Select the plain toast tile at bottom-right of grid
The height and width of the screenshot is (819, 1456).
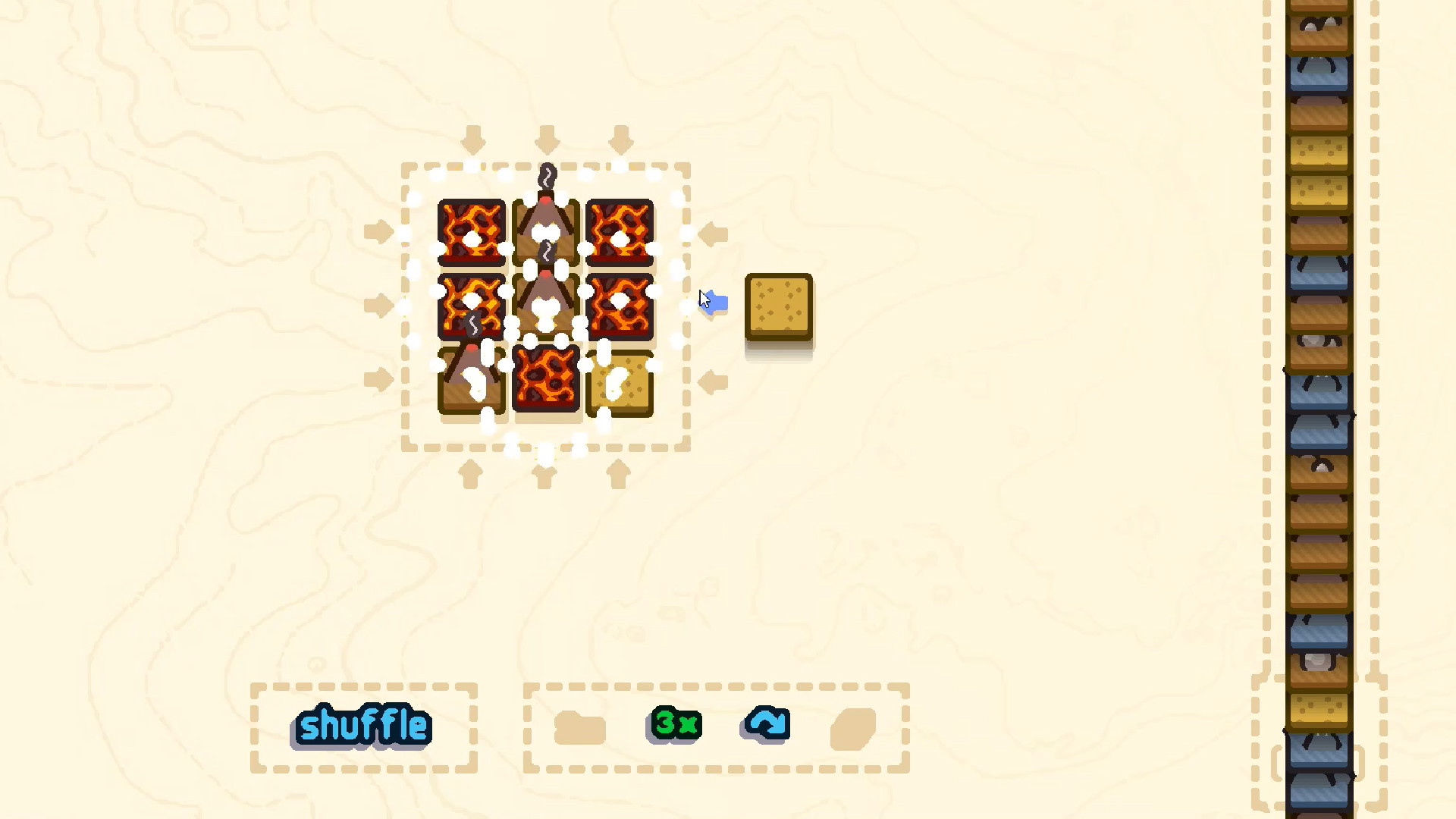point(620,383)
